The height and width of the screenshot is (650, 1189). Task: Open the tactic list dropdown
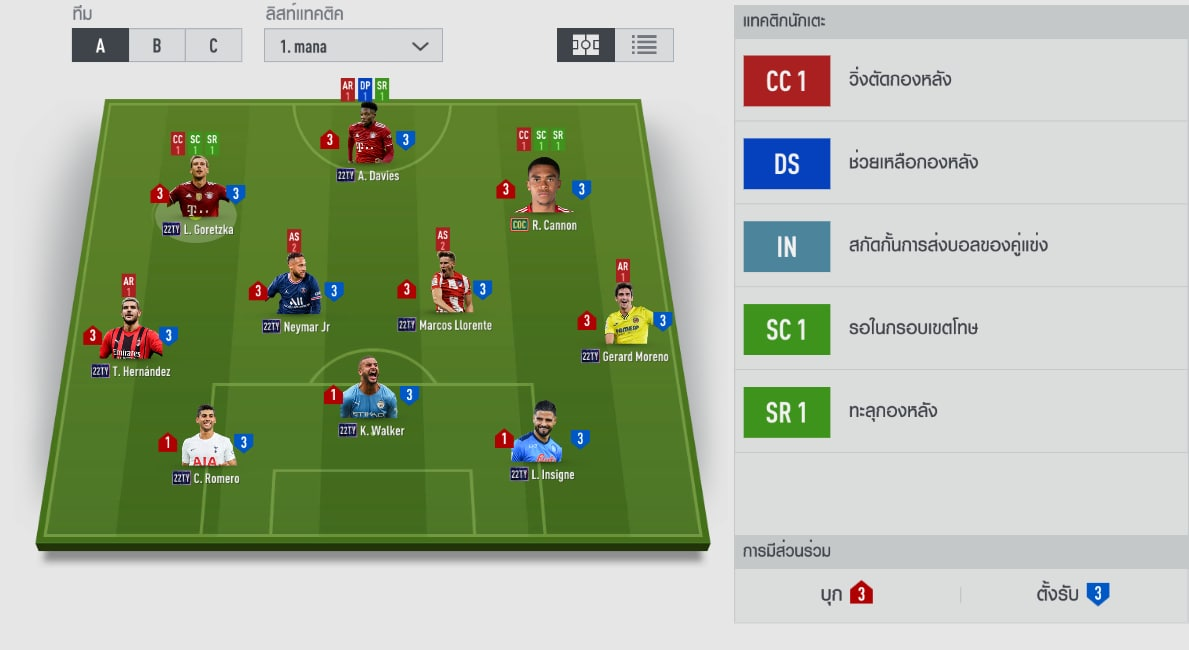tap(353, 46)
